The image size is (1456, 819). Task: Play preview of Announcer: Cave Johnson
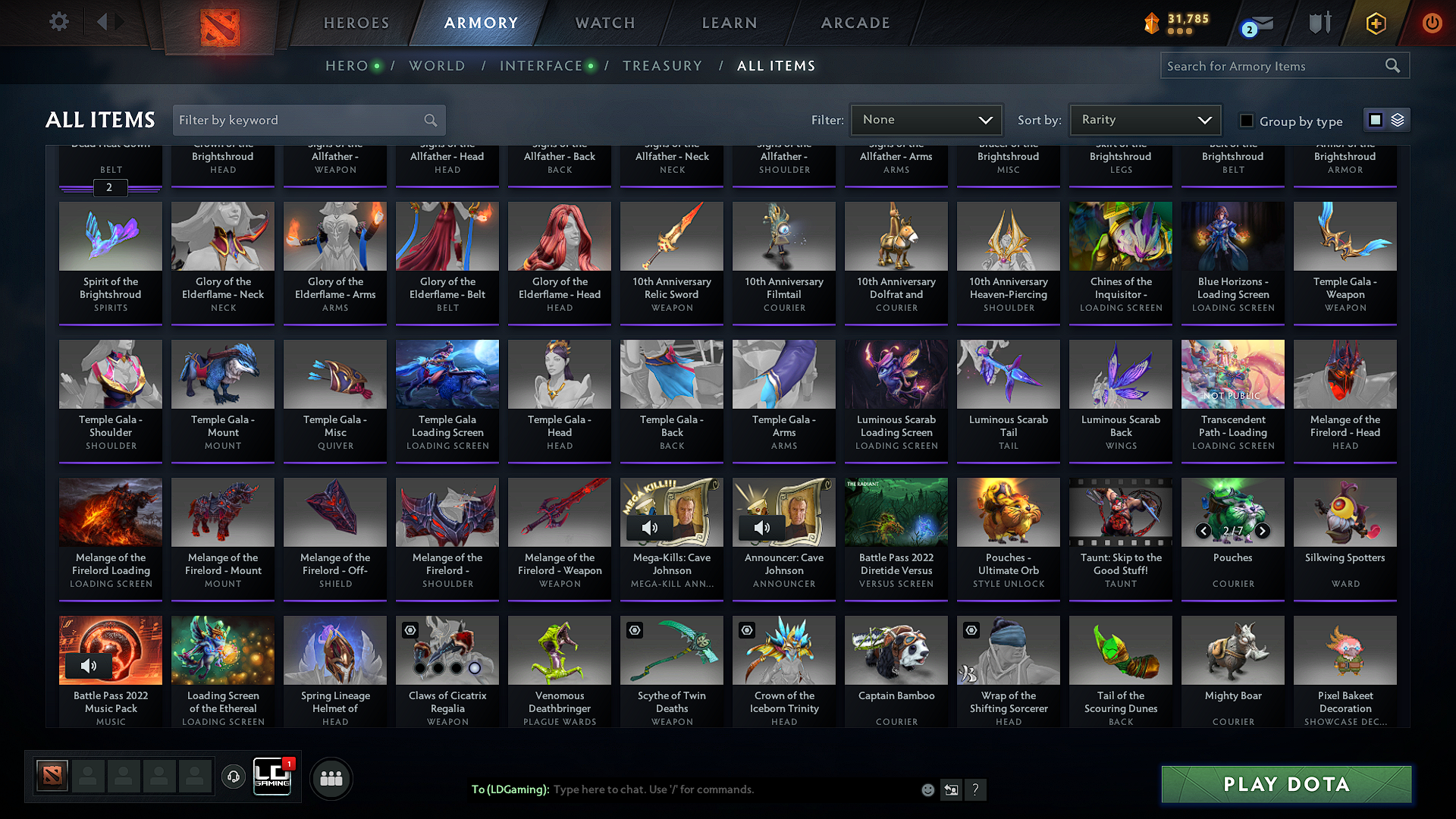[x=762, y=528]
